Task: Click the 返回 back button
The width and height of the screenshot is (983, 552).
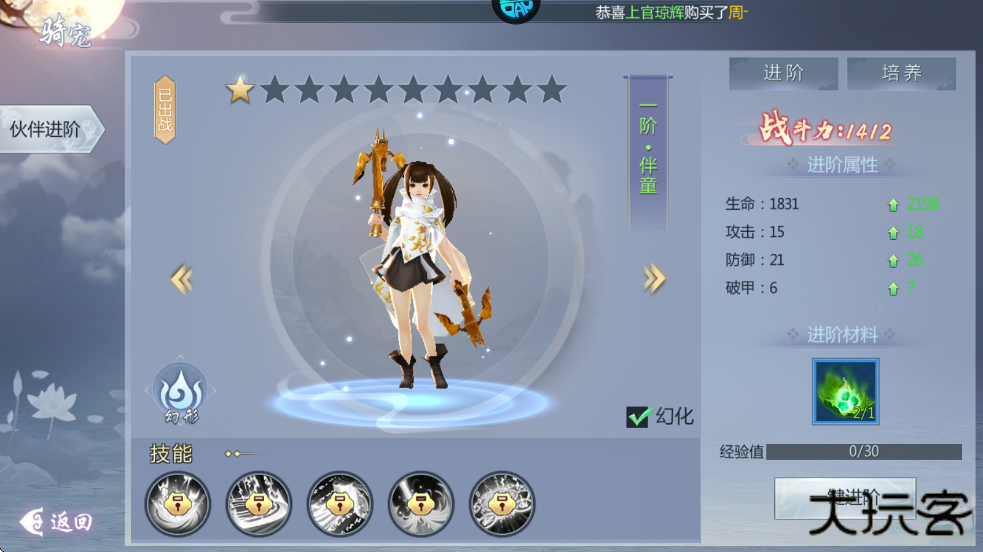Action: 58,521
